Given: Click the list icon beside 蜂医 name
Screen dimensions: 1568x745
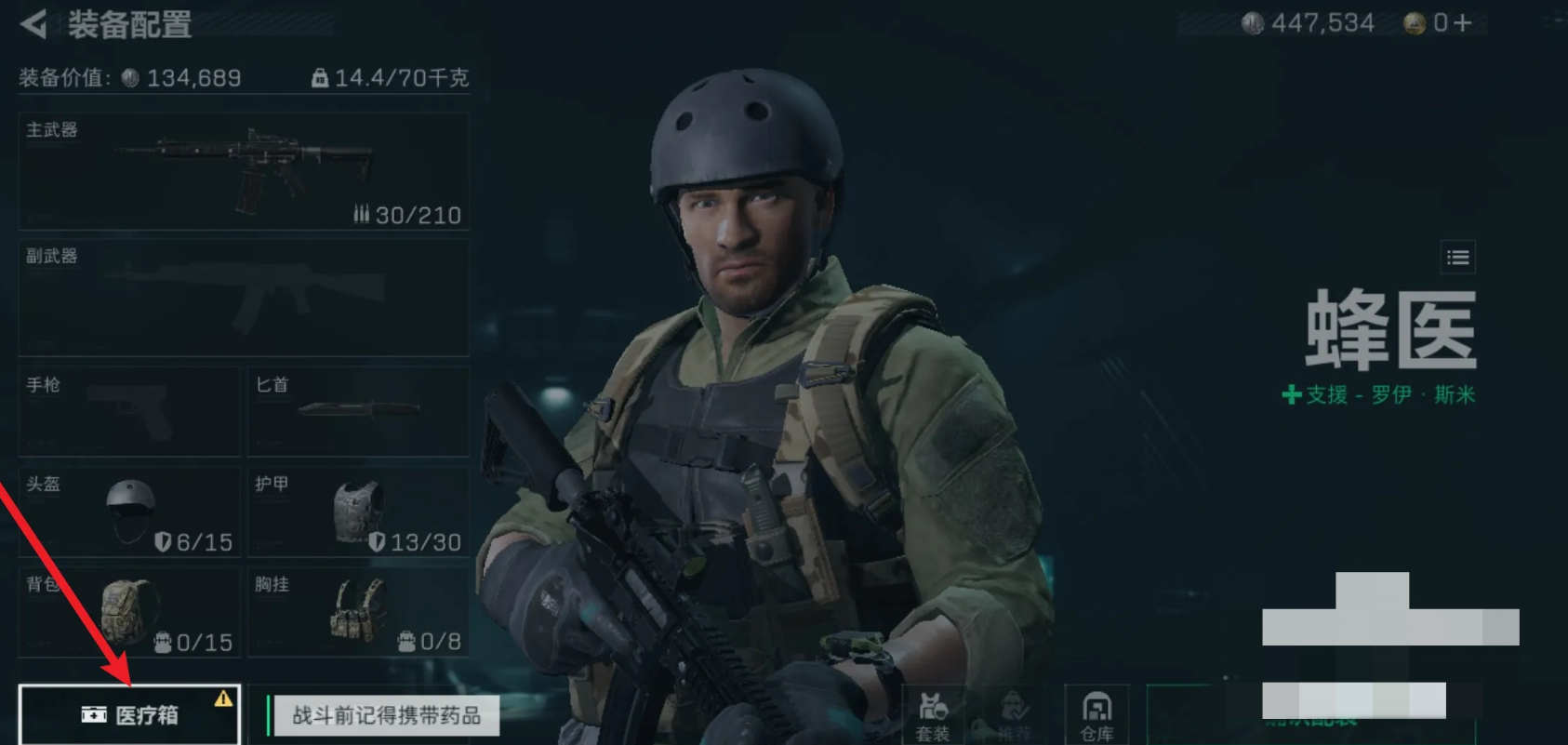Looking at the screenshot, I should [x=1458, y=258].
